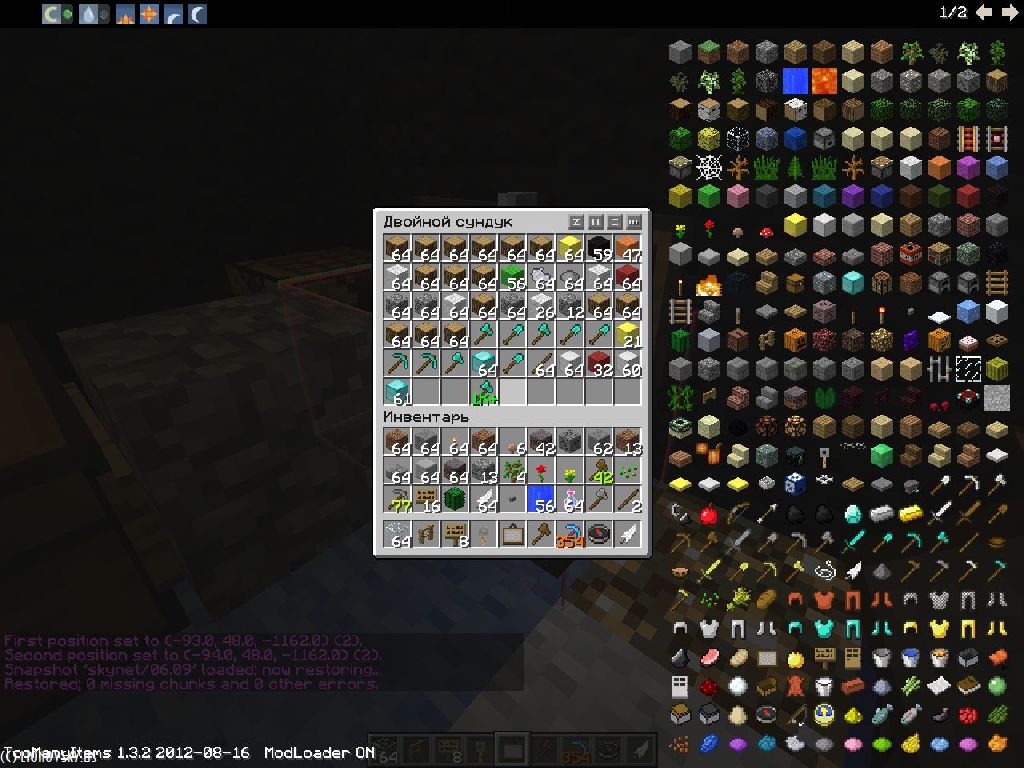Spawn a lava block from the item panel
This screenshot has width=1024, height=768.
pyautogui.click(x=824, y=81)
